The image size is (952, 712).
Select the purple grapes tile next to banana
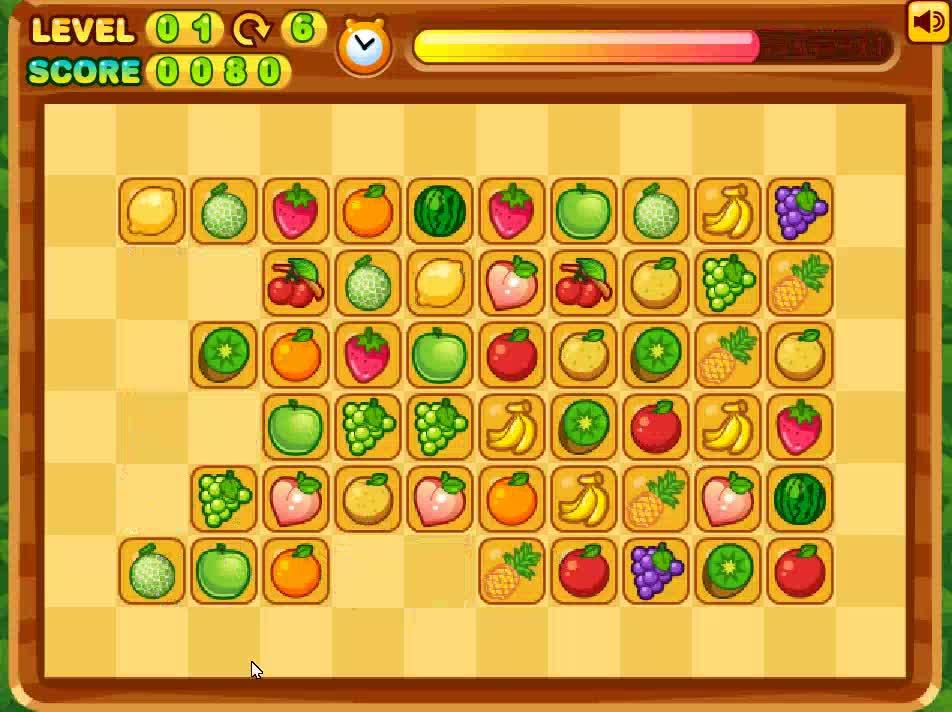[800, 211]
